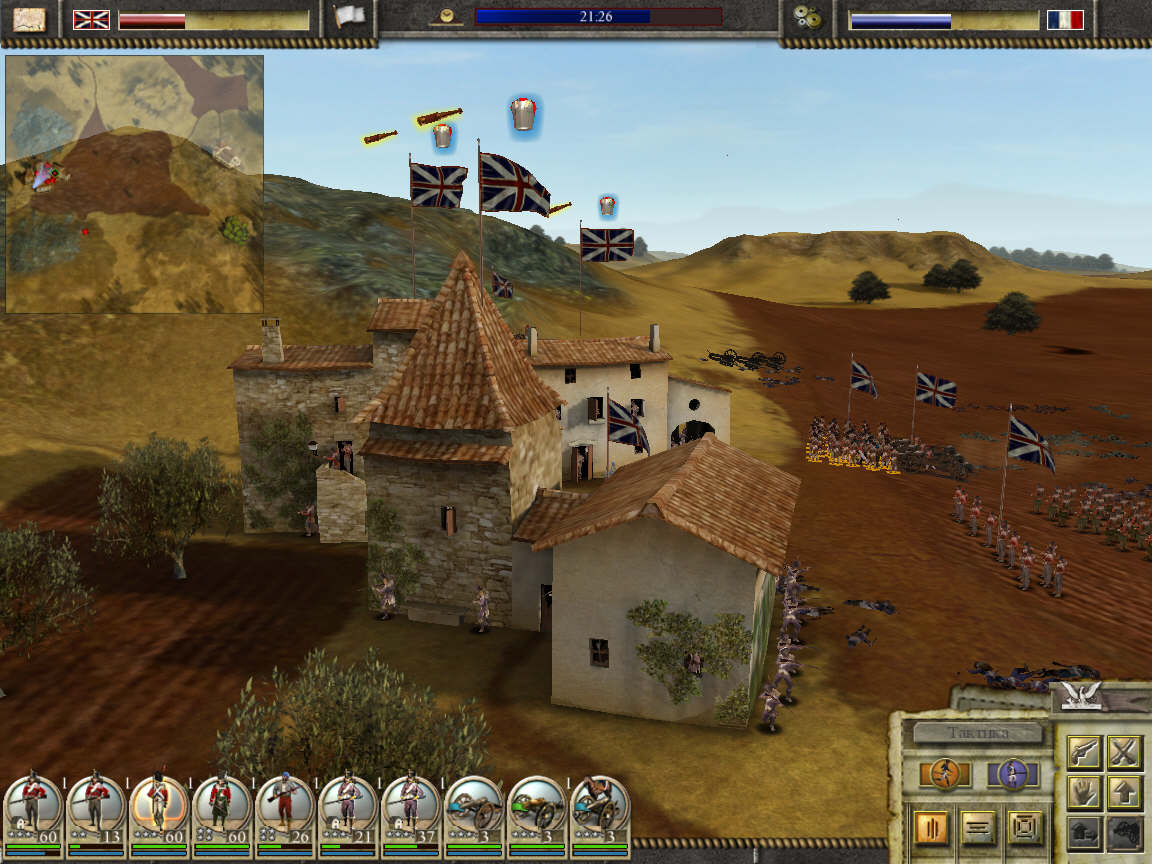1152x864 pixels.
Task: Toggle the blue aiming soldier mode
Action: [x=1012, y=774]
